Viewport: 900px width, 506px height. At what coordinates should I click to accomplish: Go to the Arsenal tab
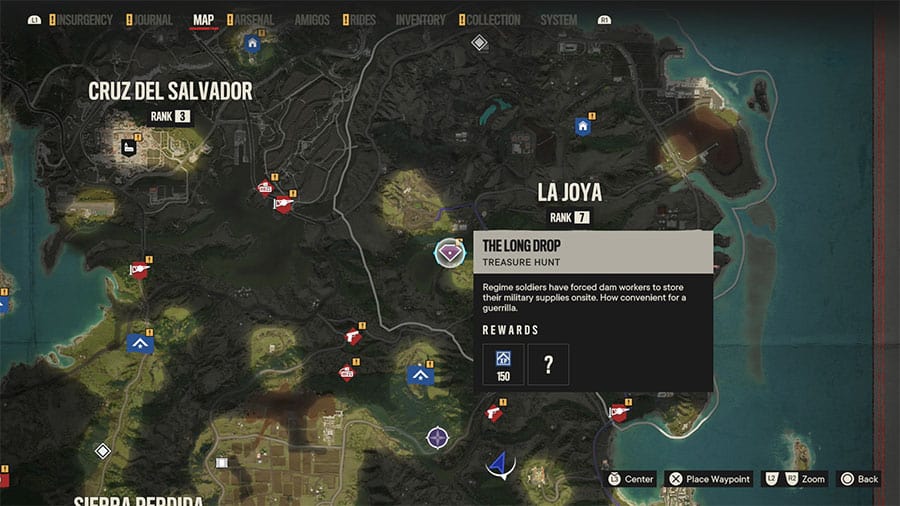(256, 20)
